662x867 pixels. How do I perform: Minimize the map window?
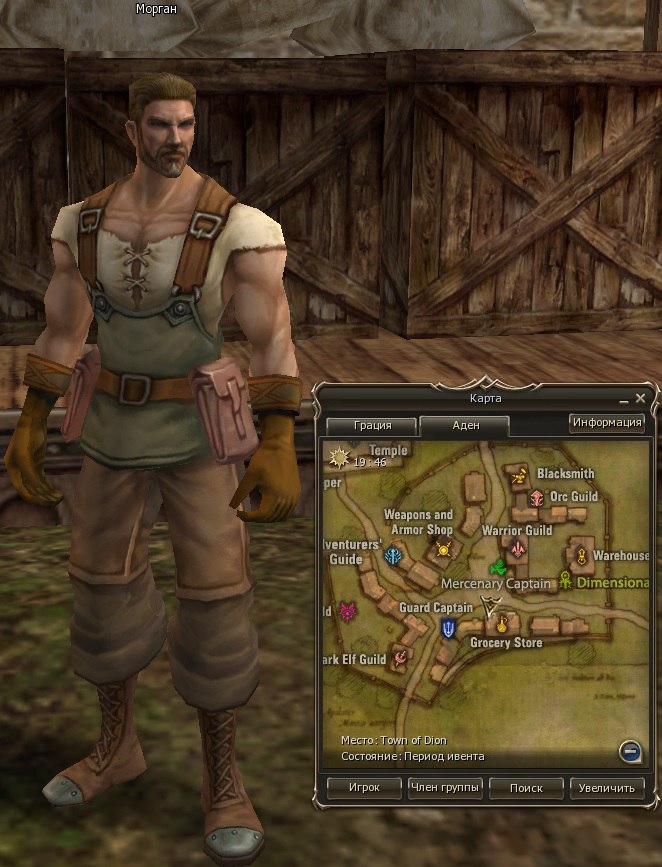[624, 398]
